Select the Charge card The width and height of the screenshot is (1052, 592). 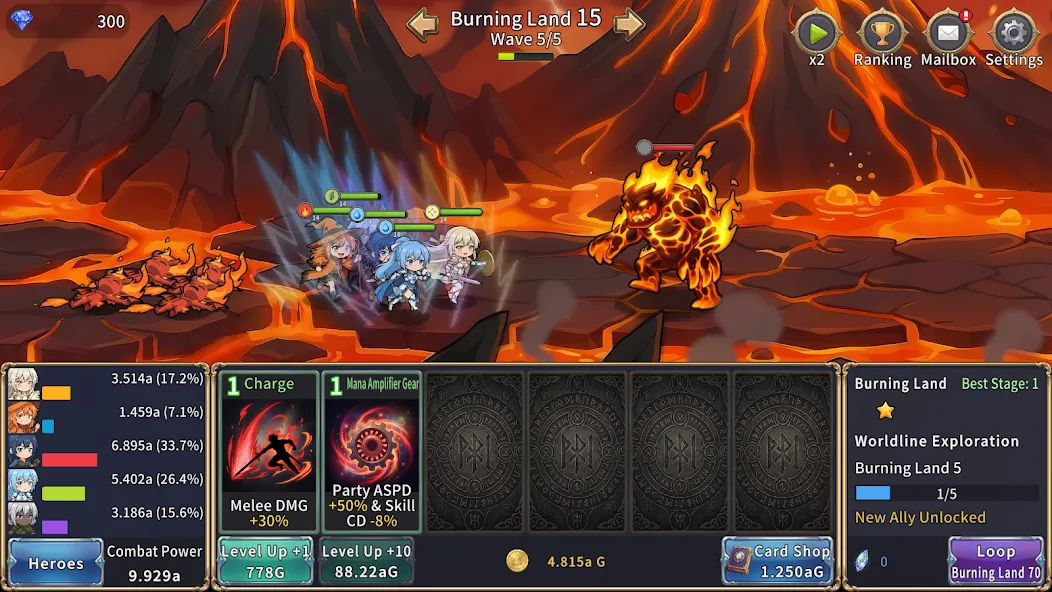pyautogui.click(x=268, y=452)
